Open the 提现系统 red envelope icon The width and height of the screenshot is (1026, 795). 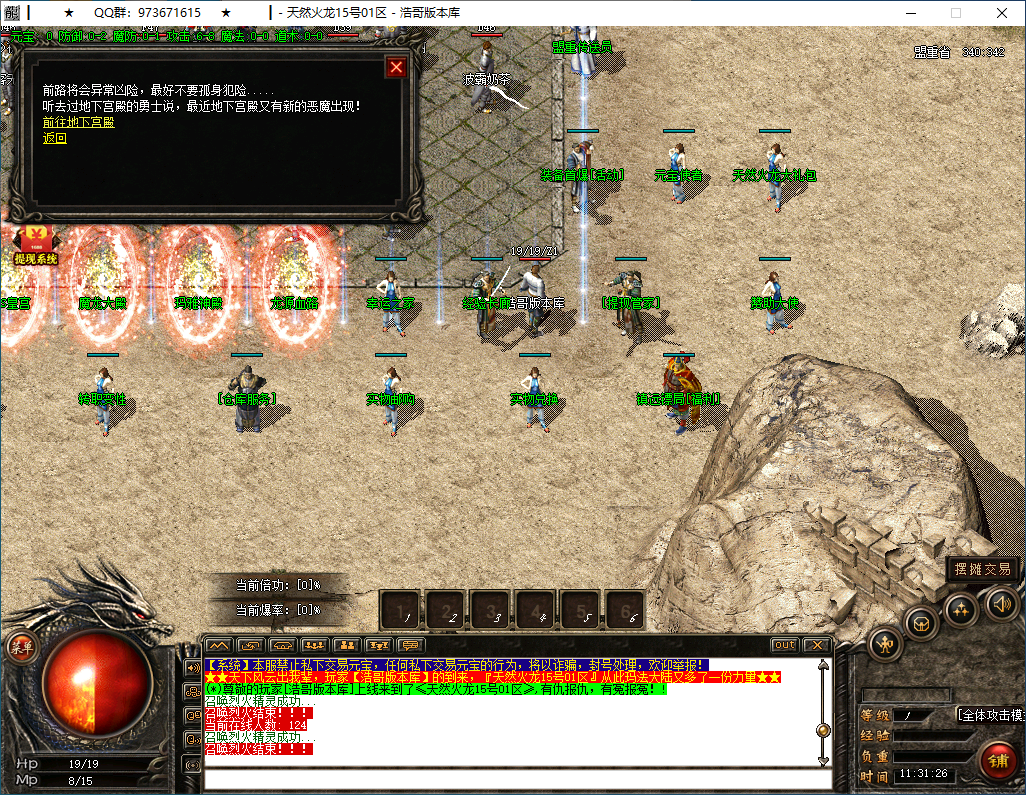35,245
